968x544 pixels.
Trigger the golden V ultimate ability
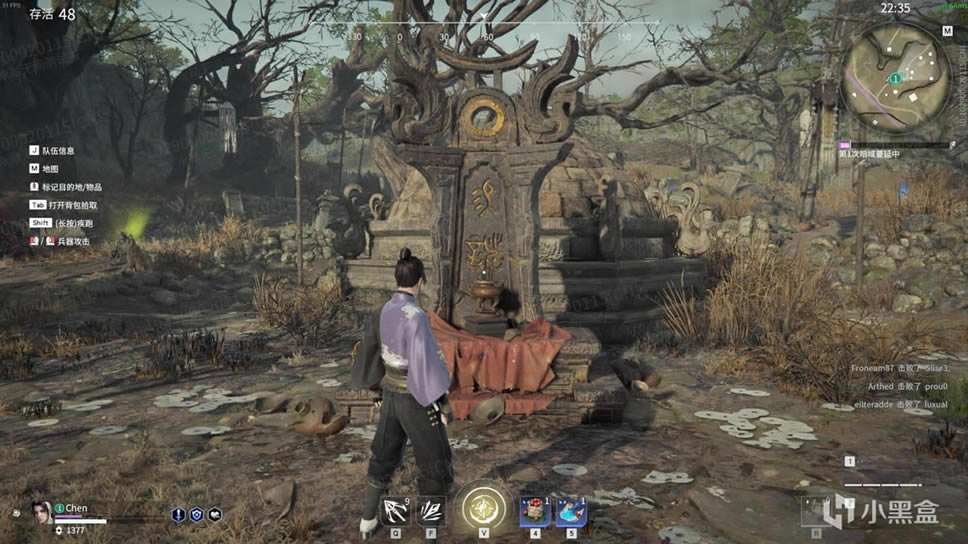tap(483, 510)
